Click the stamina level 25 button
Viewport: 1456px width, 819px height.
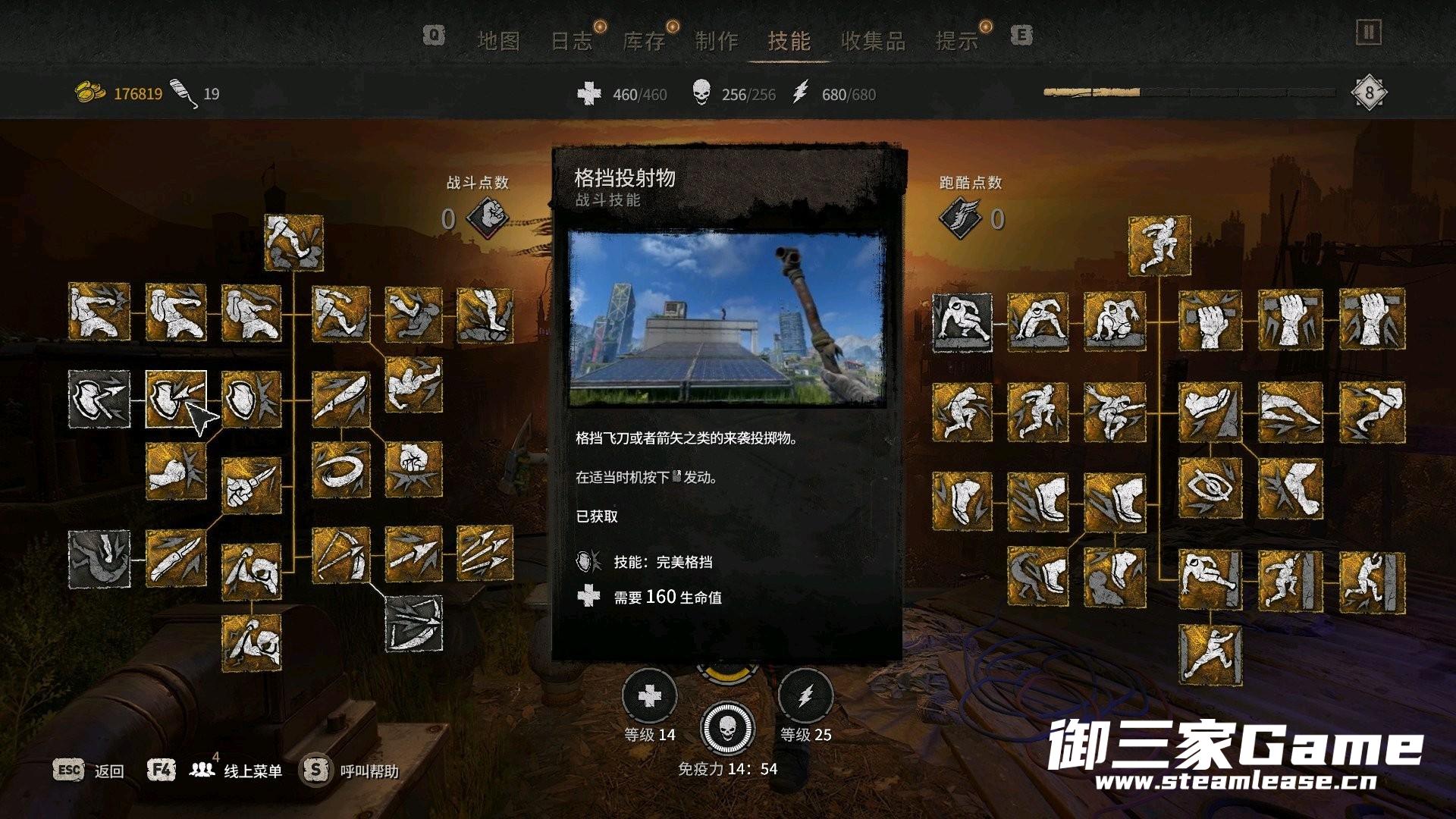(805, 696)
